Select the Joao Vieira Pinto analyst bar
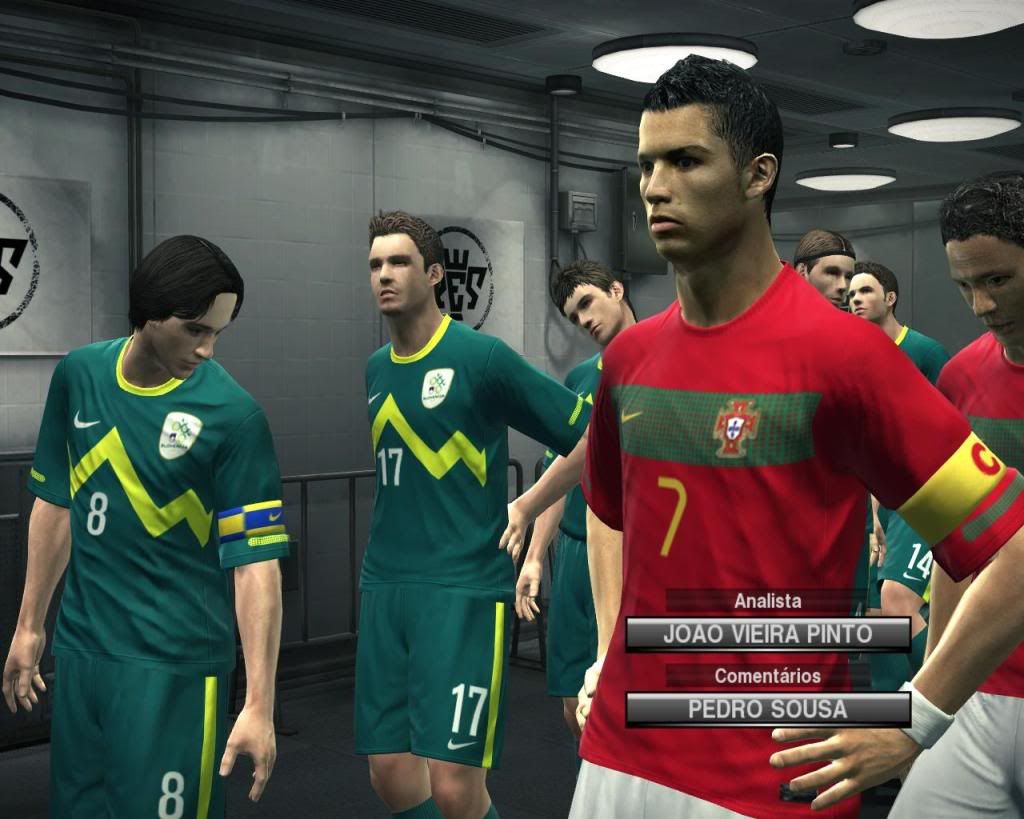1024x819 pixels. tap(767, 634)
